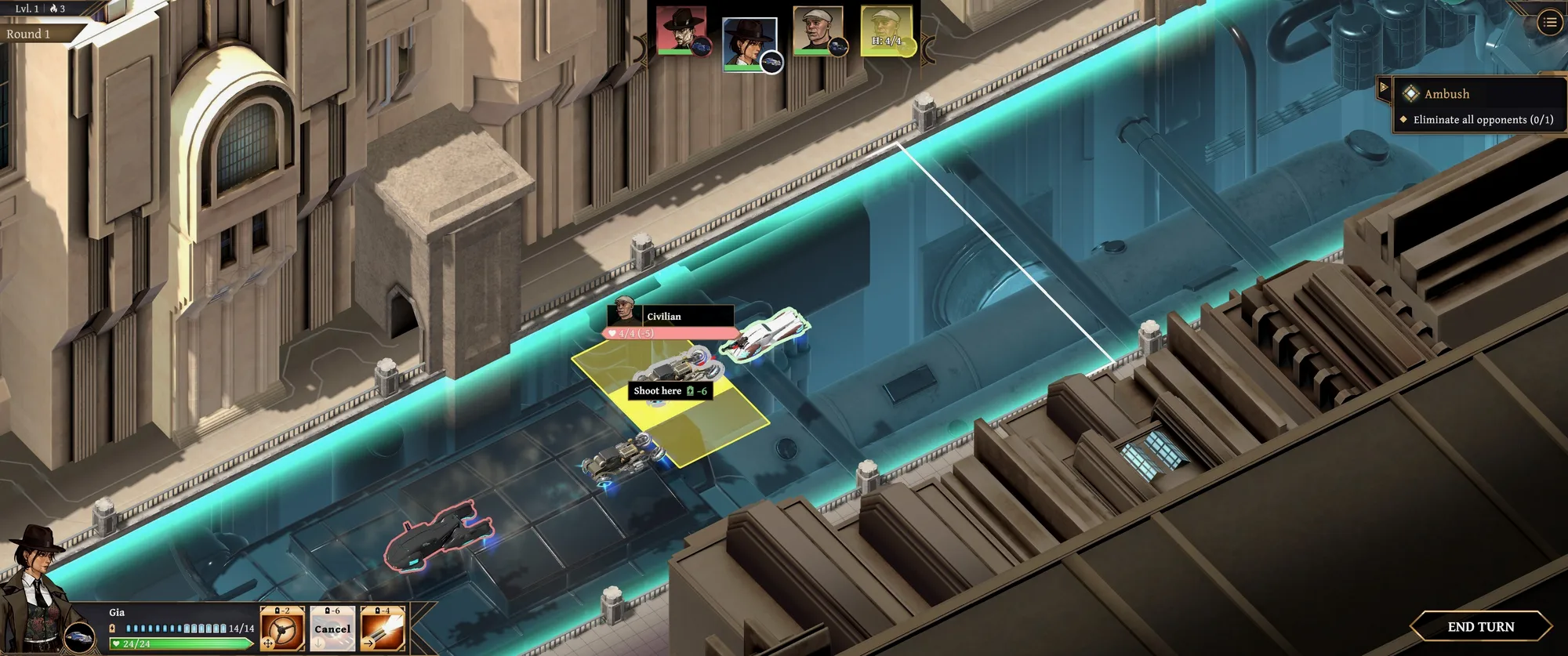Cancel the selected shoot action
The height and width of the screenshot is (656, 1568).
click(x=332, y=629)
